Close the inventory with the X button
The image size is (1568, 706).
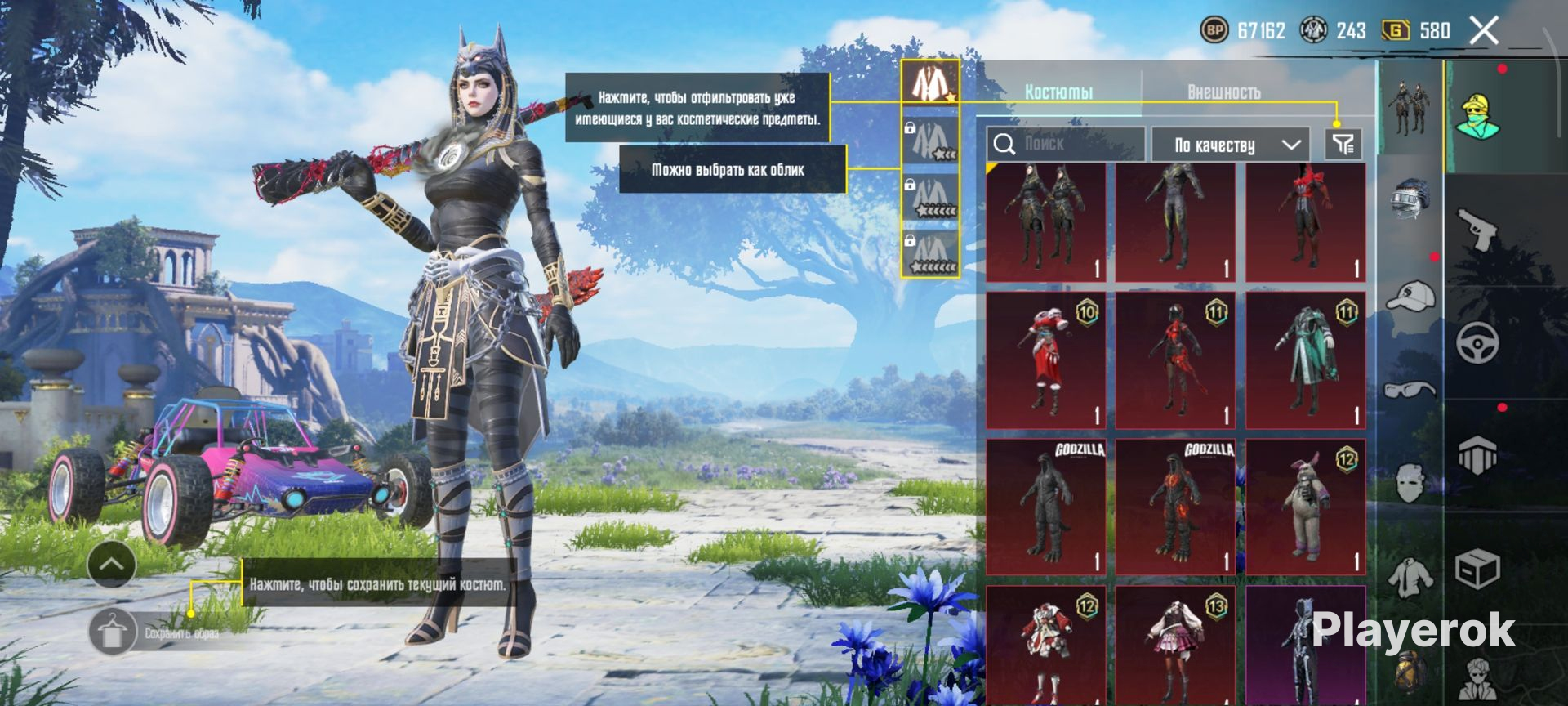click(x=1483, y=31)
